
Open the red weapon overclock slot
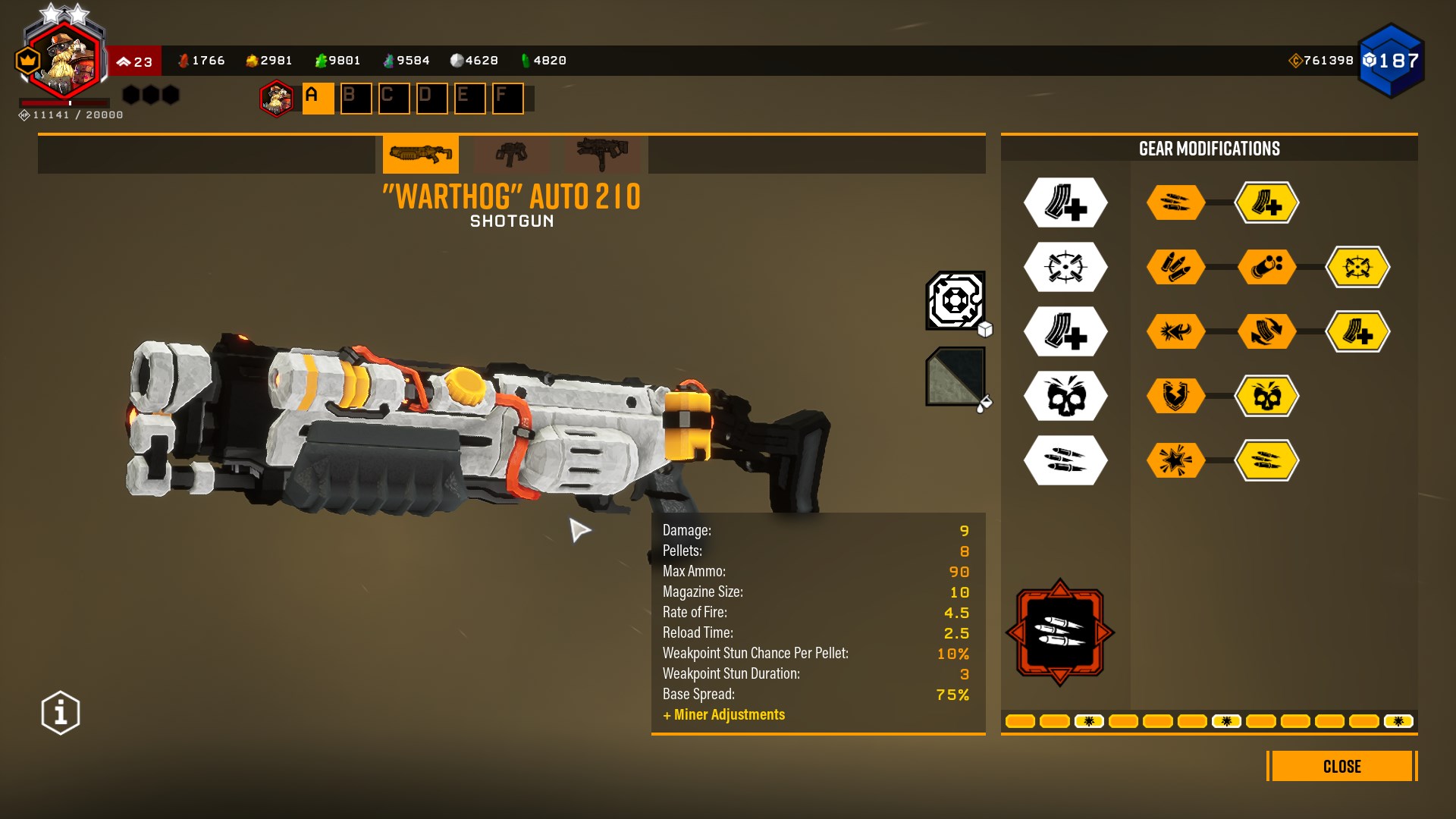point(1059,632)
